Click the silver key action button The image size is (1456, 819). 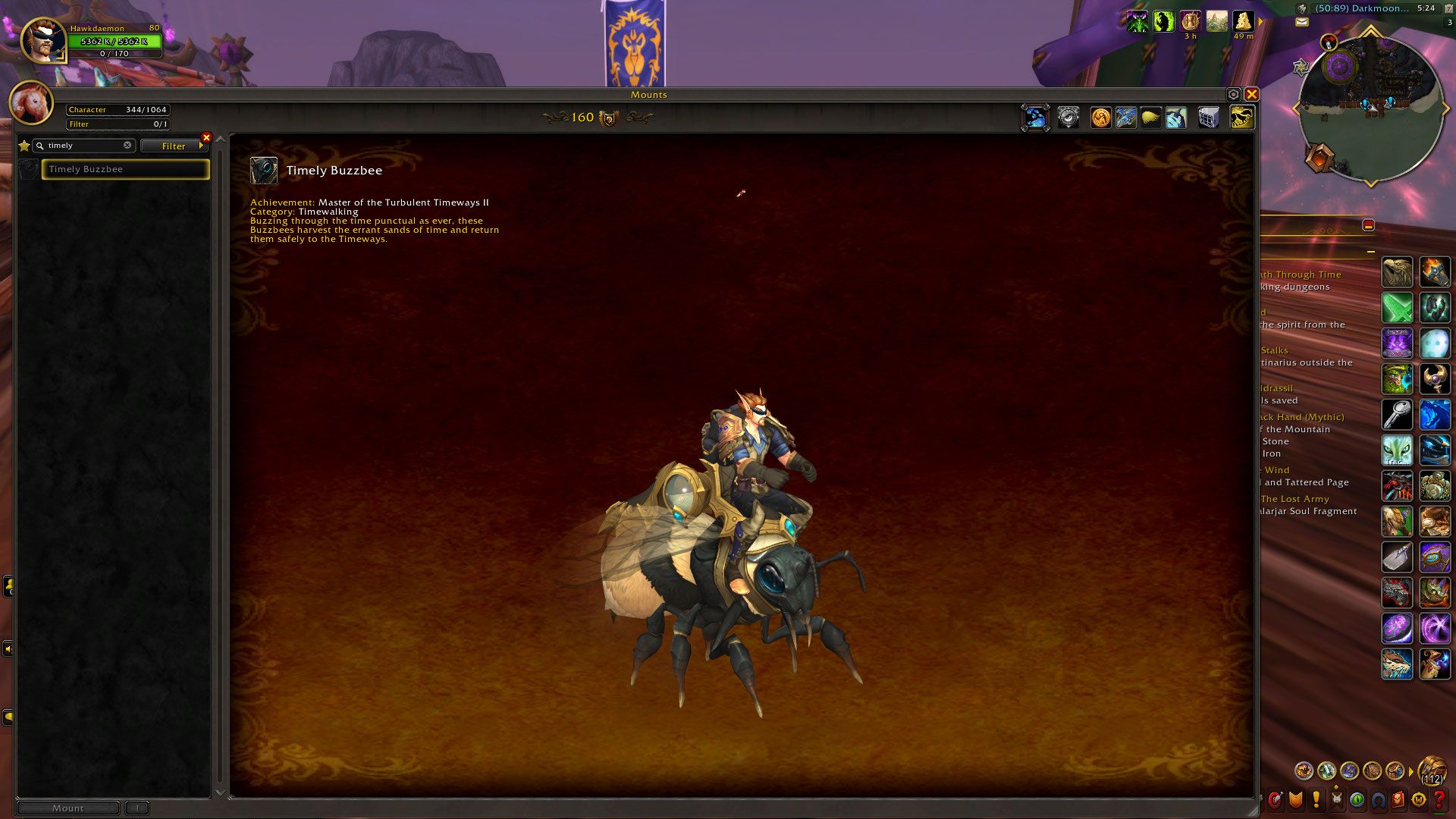tap(1397, 415)
